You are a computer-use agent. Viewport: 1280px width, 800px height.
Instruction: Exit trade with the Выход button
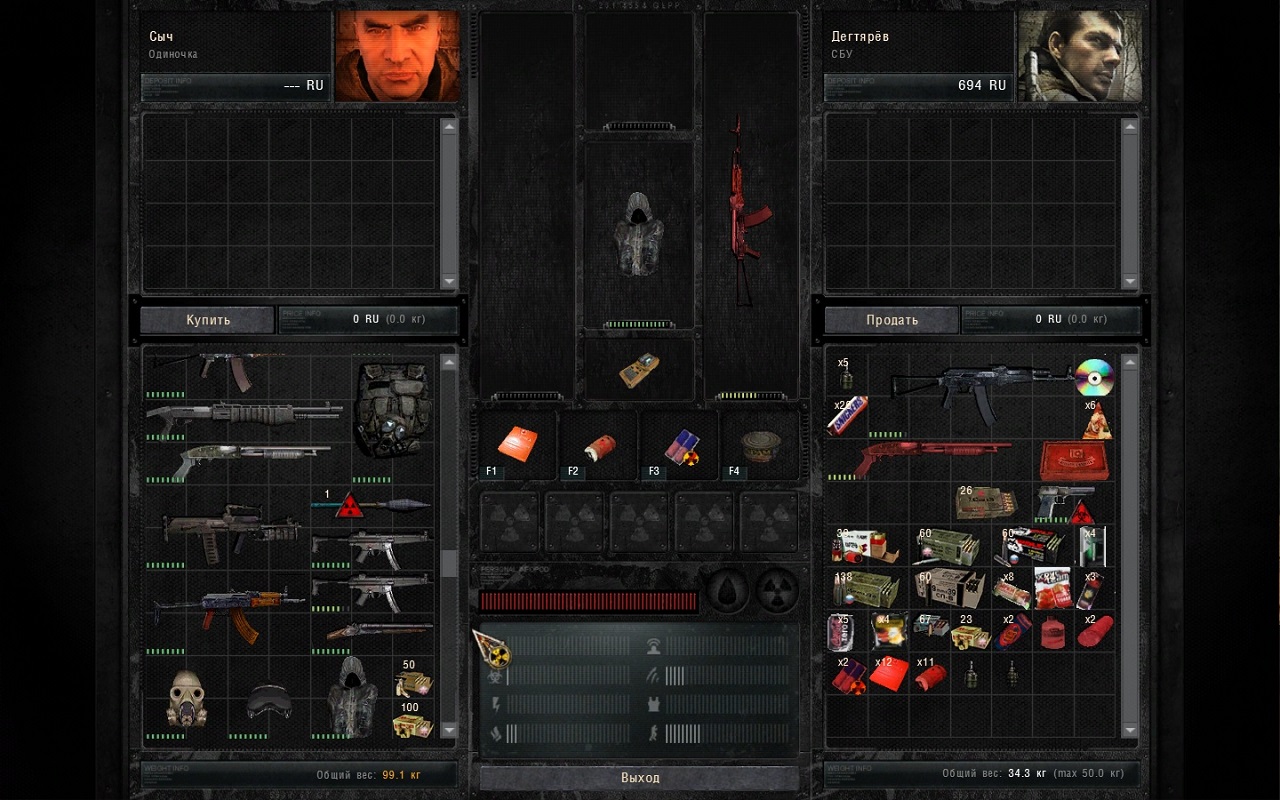(x=639, y=777)
